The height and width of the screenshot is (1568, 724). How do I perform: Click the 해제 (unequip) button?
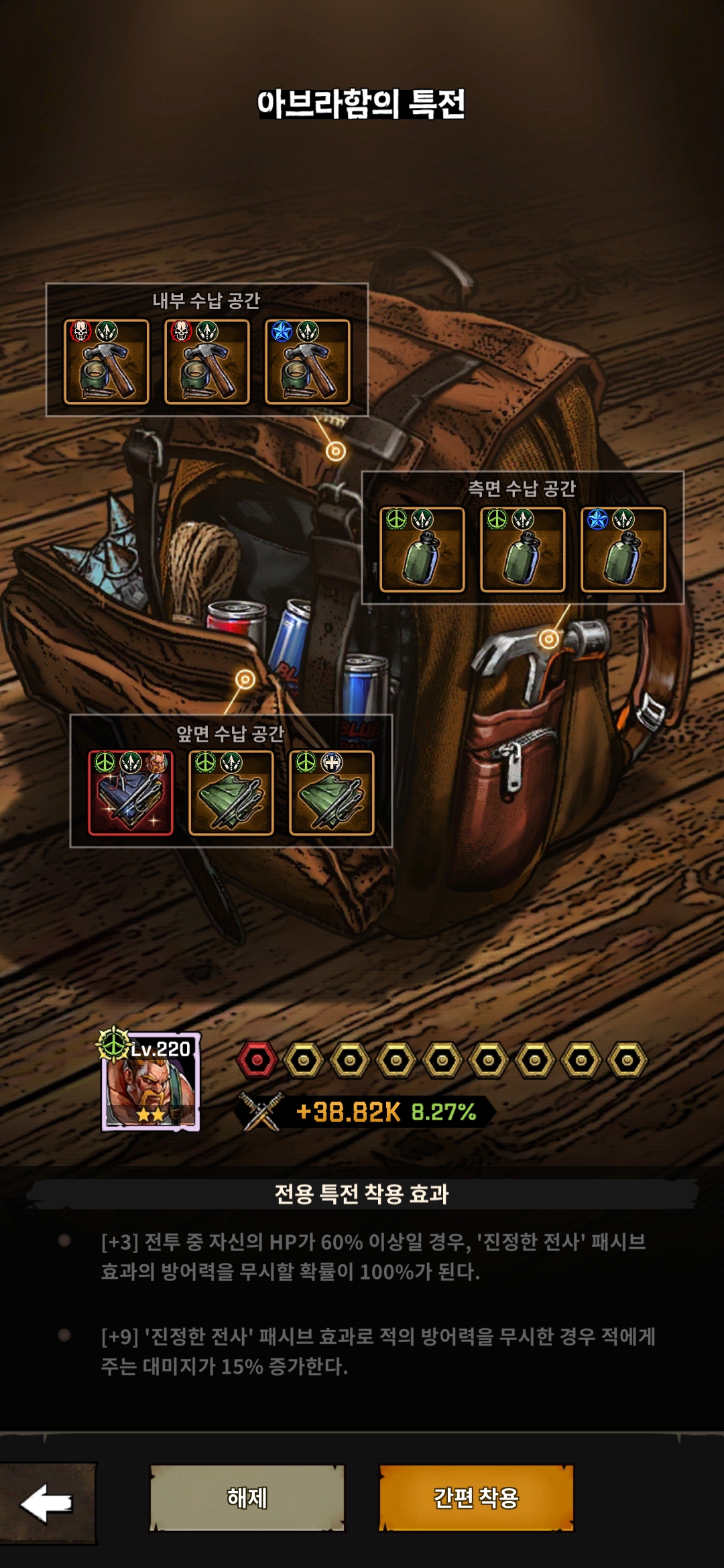click(x=247, y=1498)
